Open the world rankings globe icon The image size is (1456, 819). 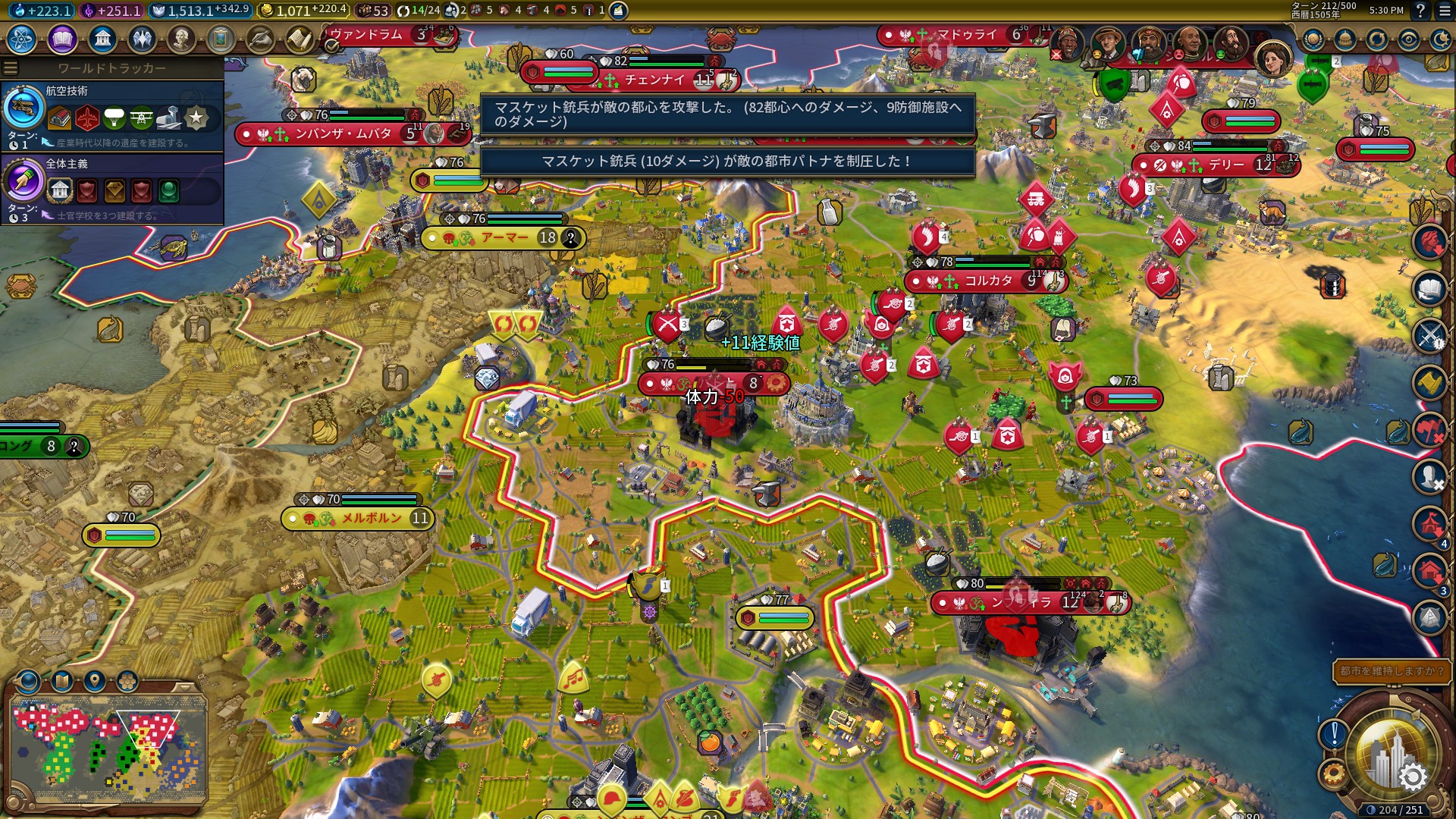(x=1313, y=39)
